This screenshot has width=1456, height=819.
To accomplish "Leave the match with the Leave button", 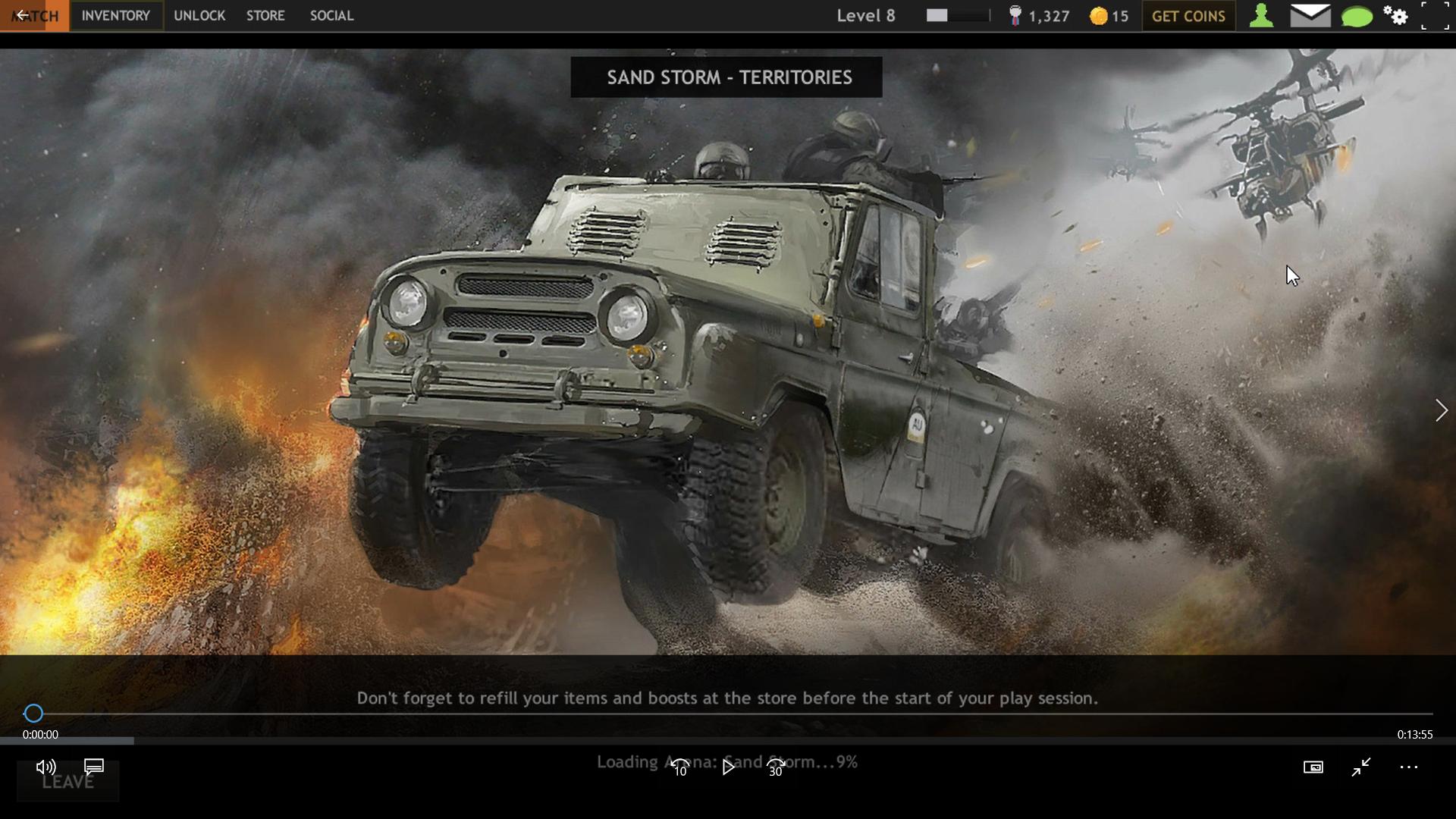I will tap(67, 783).
